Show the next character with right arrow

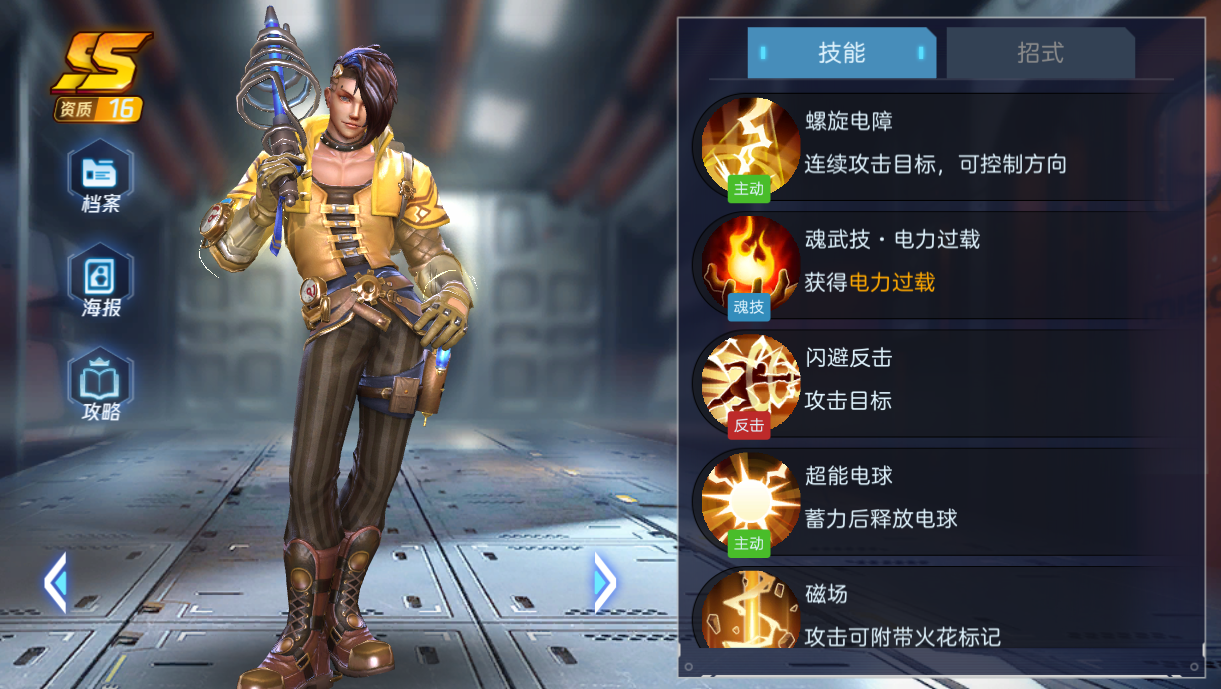[605, 582]
